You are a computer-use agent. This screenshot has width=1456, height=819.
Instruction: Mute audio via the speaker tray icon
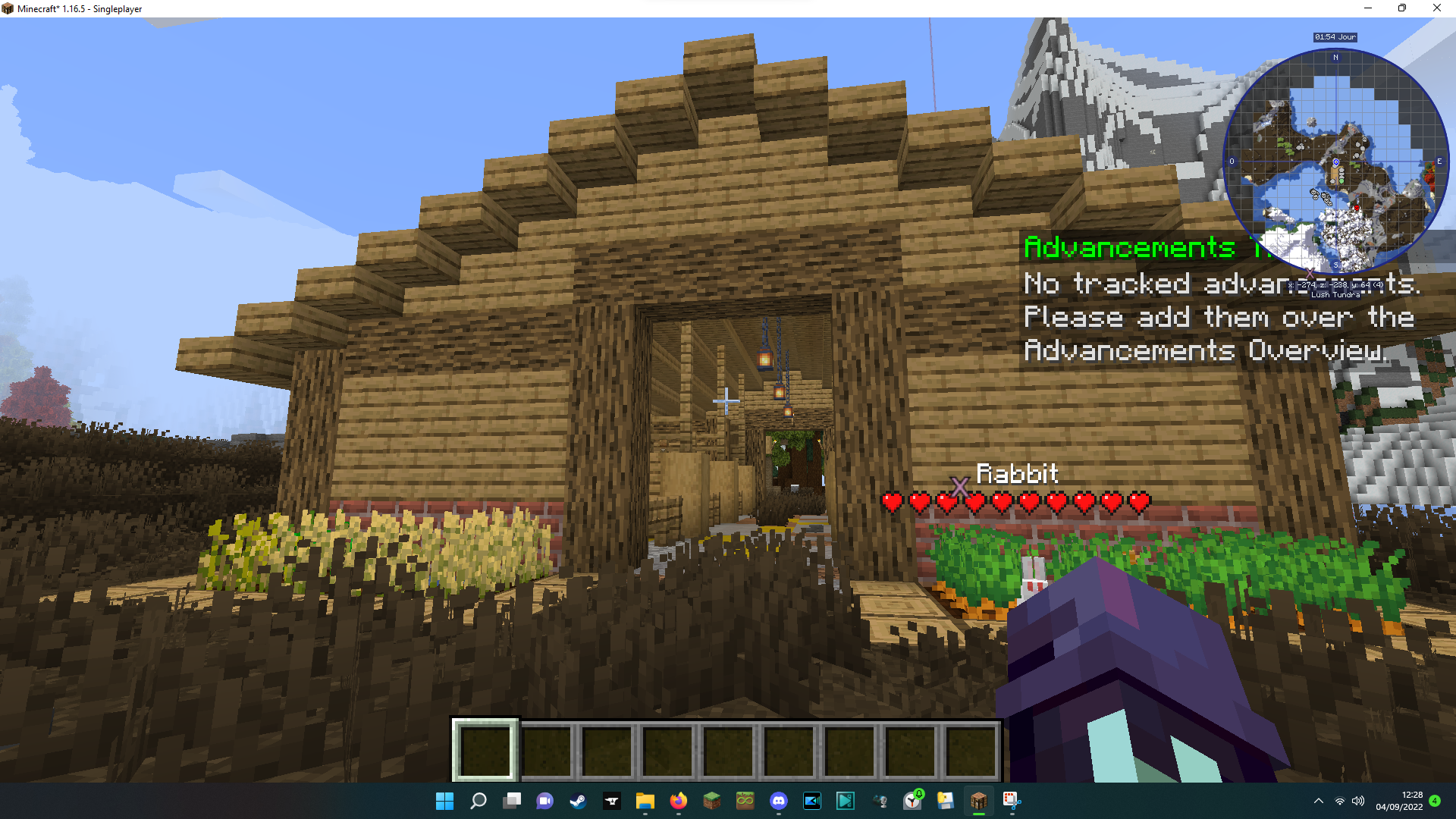[x=1358, y=802]
